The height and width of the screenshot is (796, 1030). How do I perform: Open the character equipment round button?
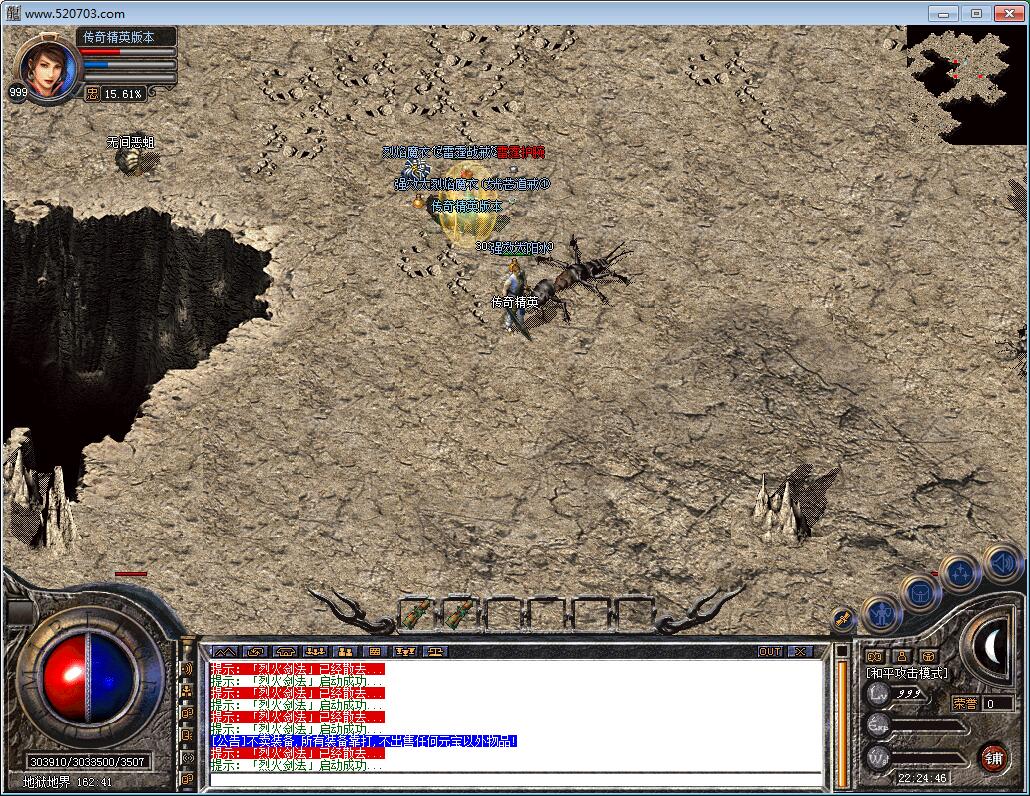coord(881,610)
